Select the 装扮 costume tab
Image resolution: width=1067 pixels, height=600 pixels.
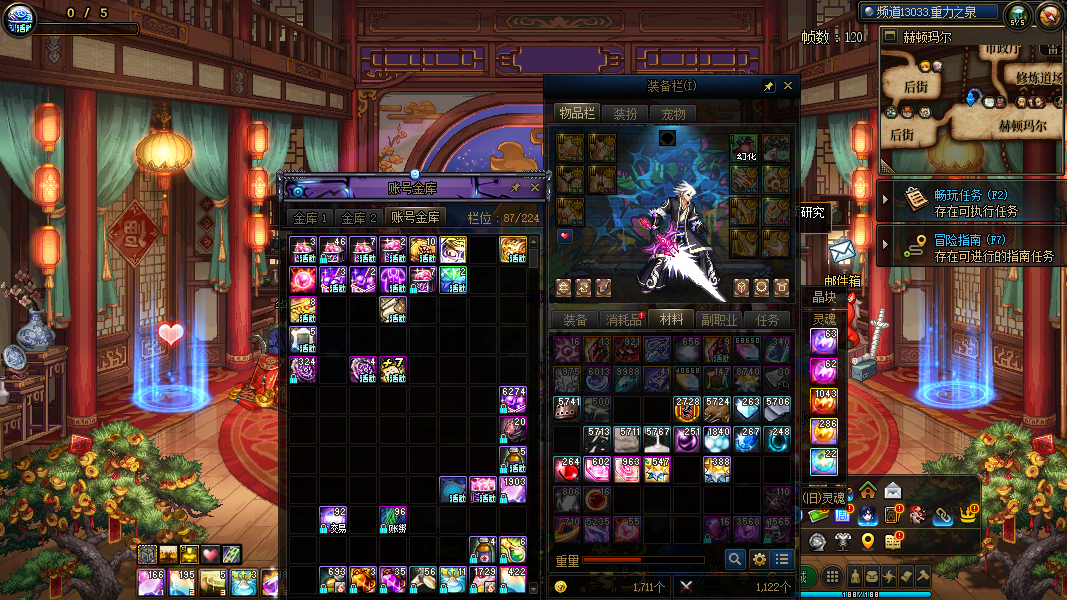click(625, 114)
